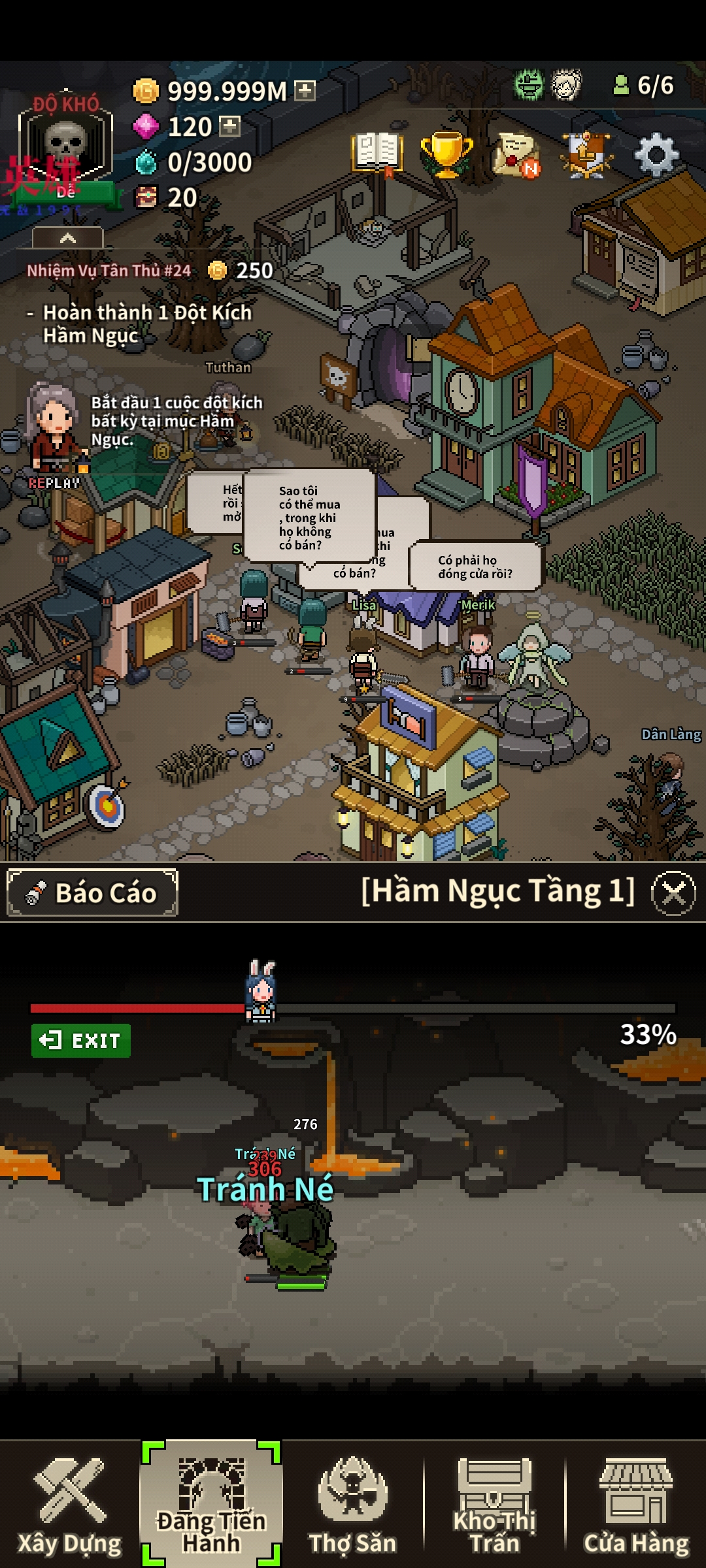706x1568 pixels.
Task: Collapse the quest panel with the arrow
Action: pos(67,238)
